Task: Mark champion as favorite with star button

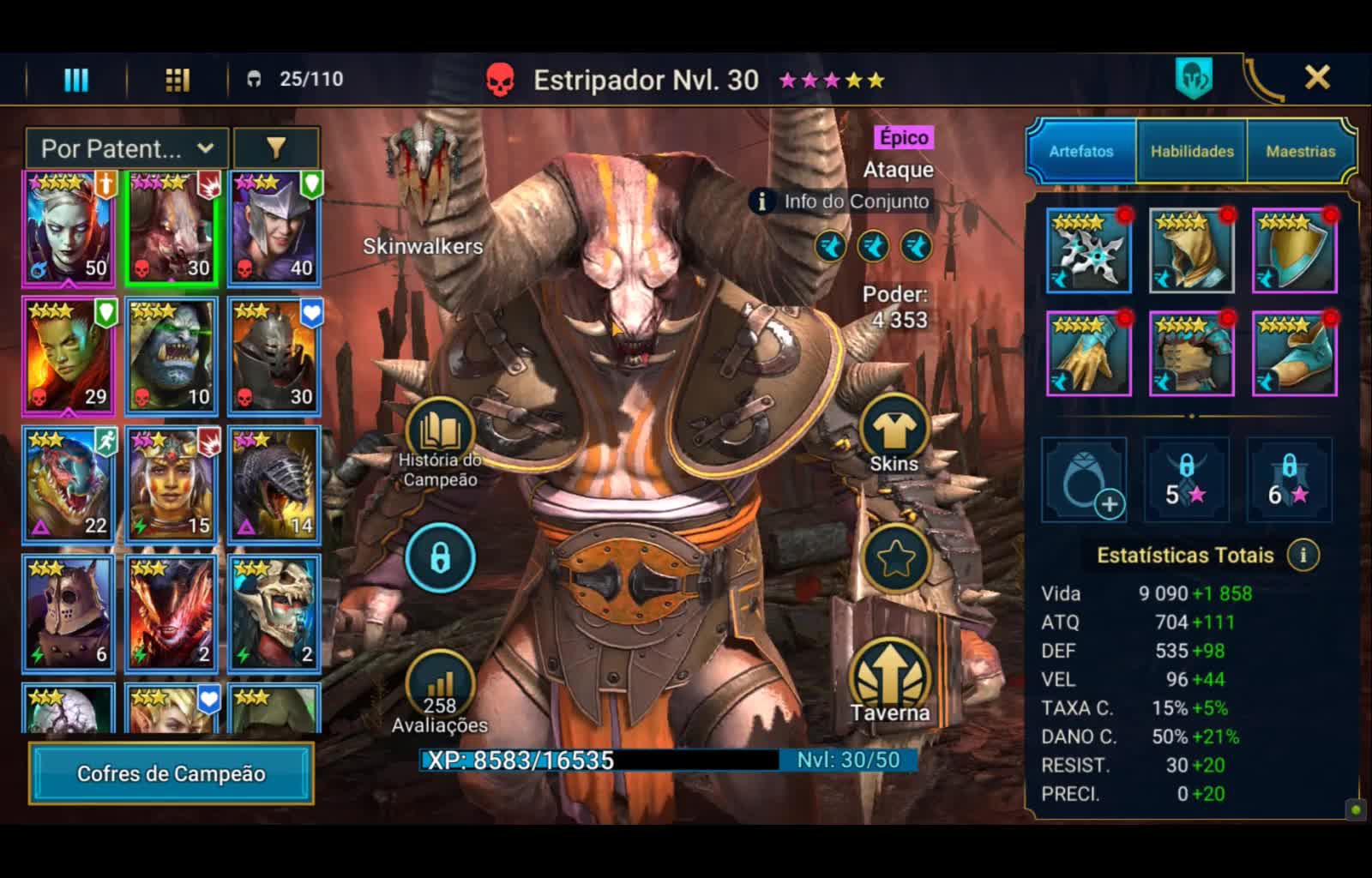Action: (x=896, y=558)
